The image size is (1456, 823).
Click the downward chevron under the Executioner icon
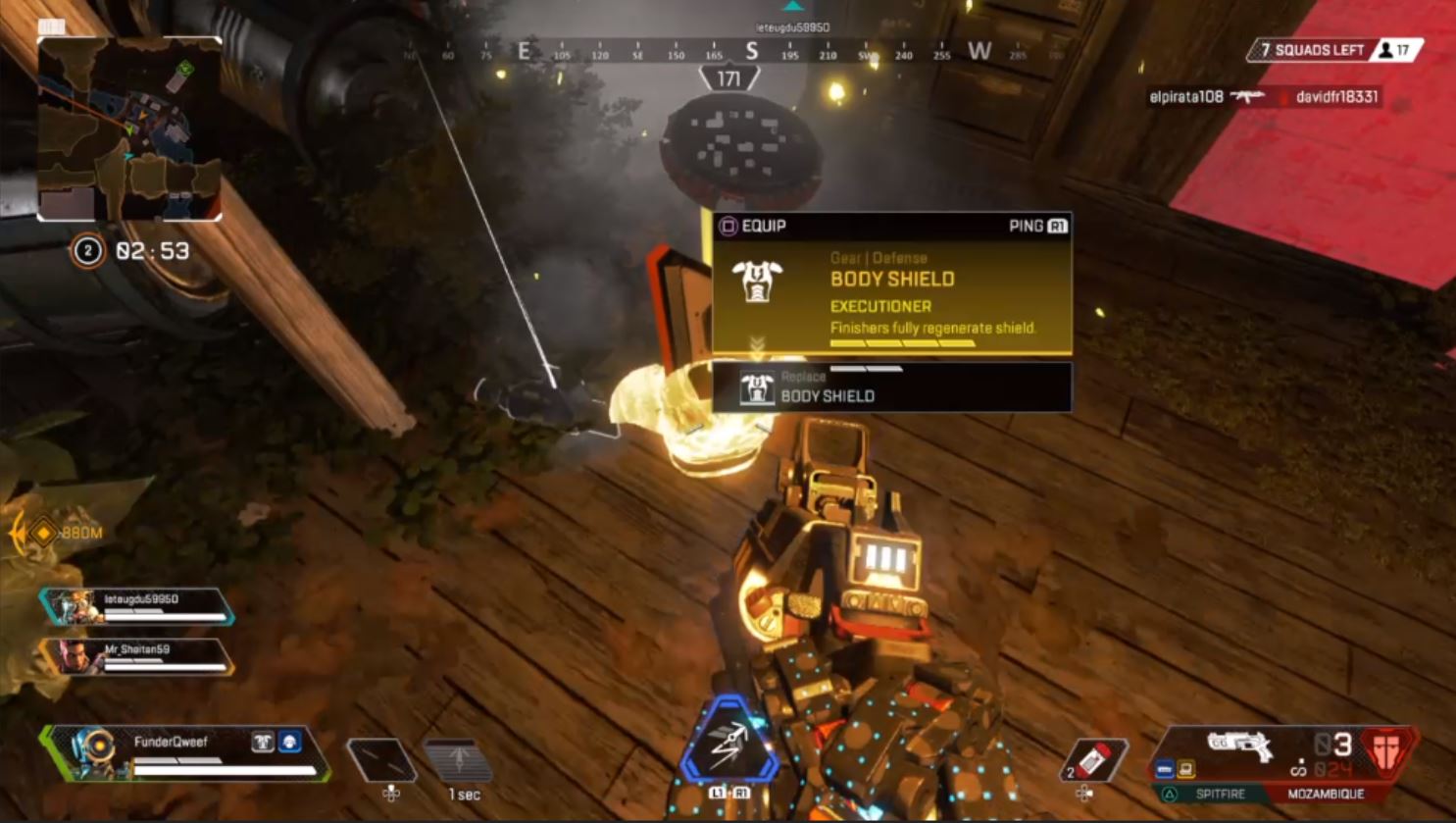753,342
